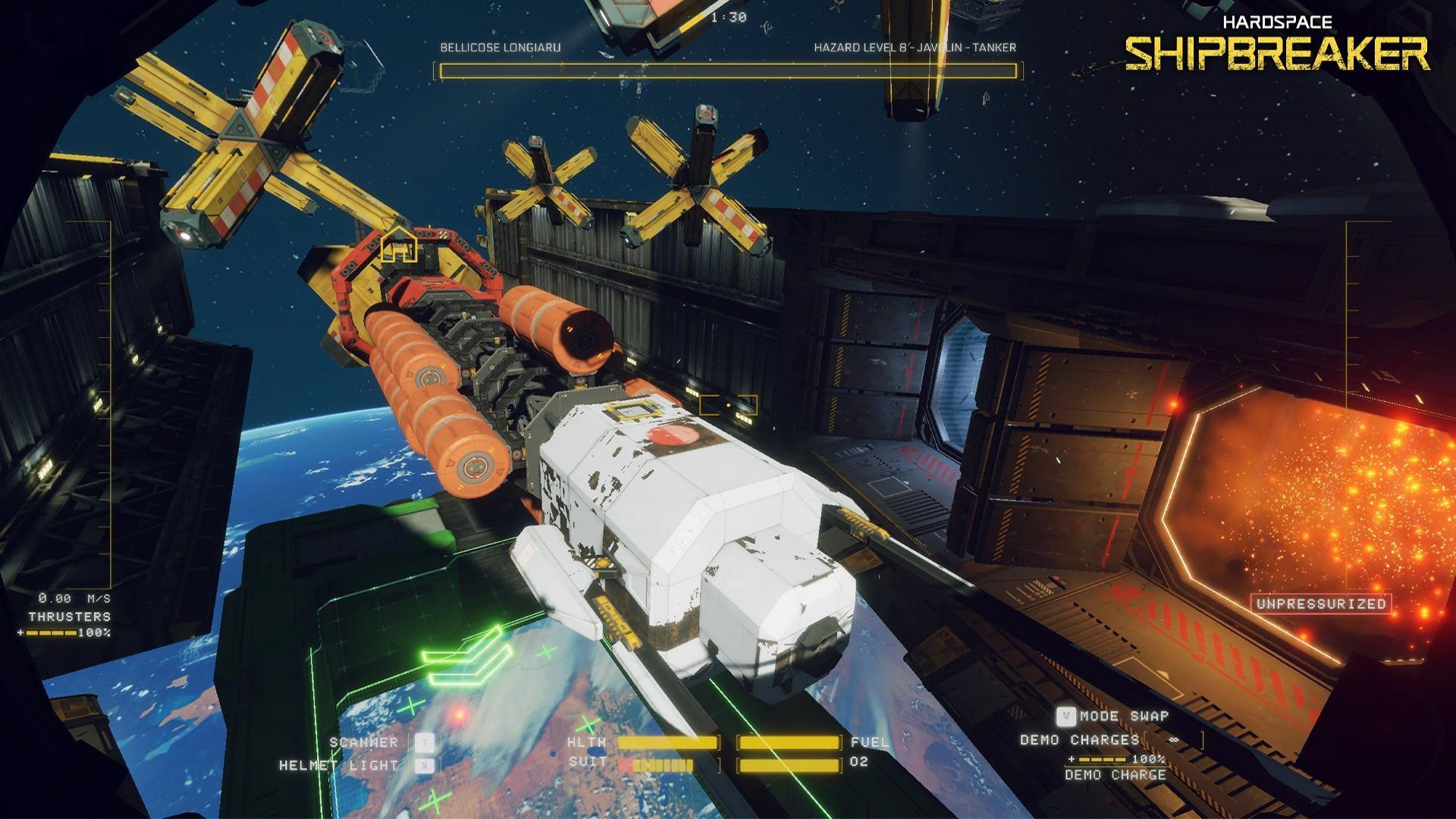1456x819 pixels.
Task: Select the yellow home habitat waypoint marker
Action: coord(398,245)
